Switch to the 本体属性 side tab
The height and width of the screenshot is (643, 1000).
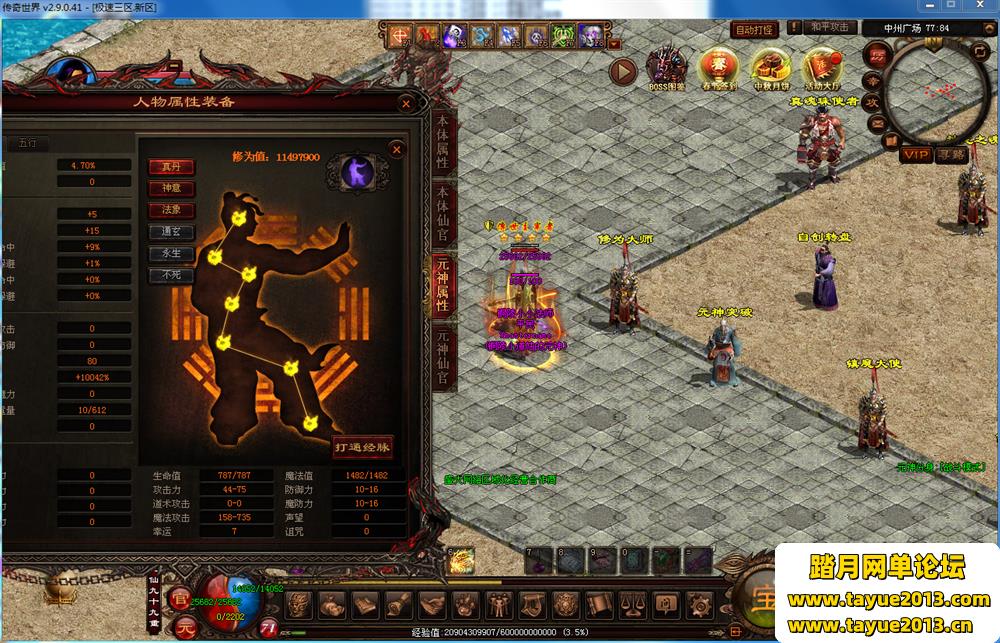[x=442, y=145]
